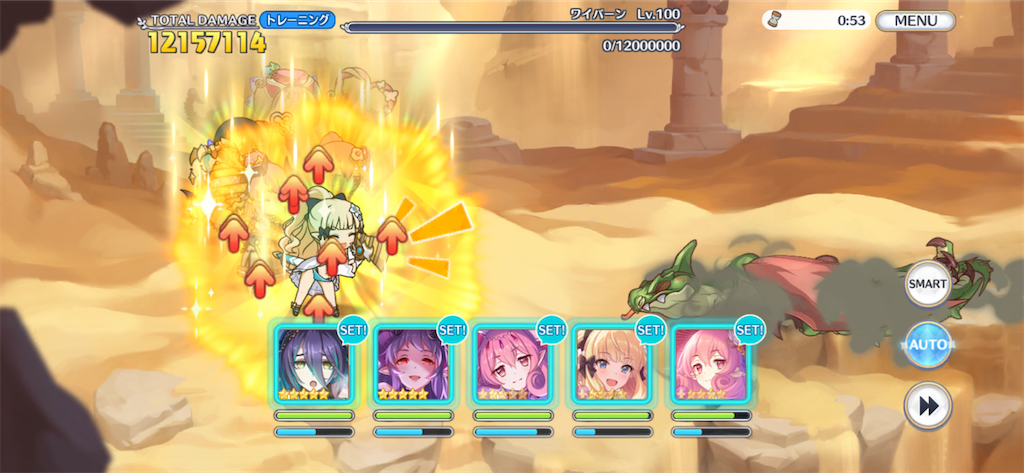Select the blonde-haired character portrait
1024x473 pixels.
[612, 364]
